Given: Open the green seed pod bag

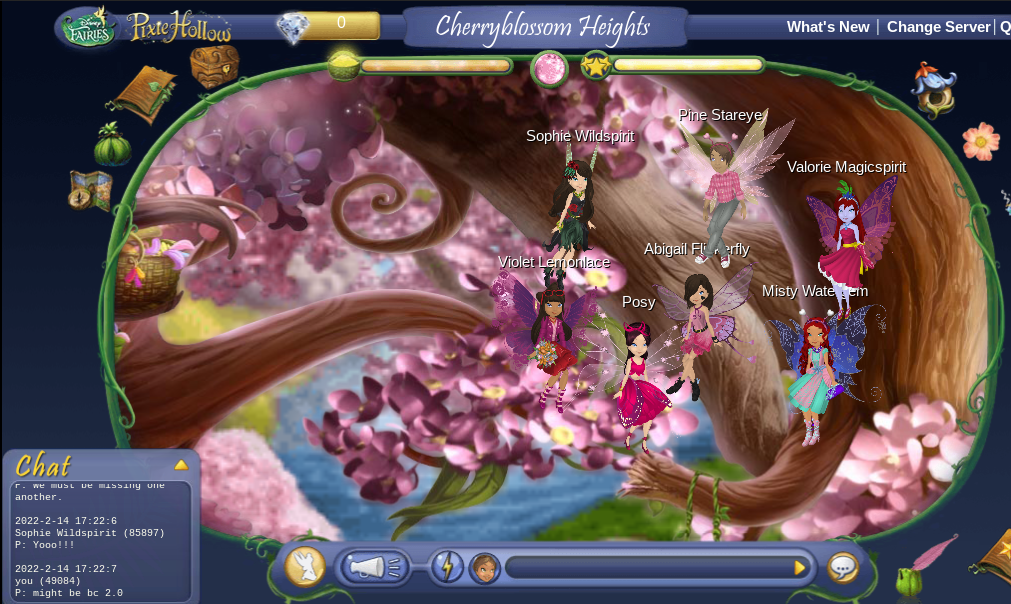Looking at the screenshot, I should 112,145.
